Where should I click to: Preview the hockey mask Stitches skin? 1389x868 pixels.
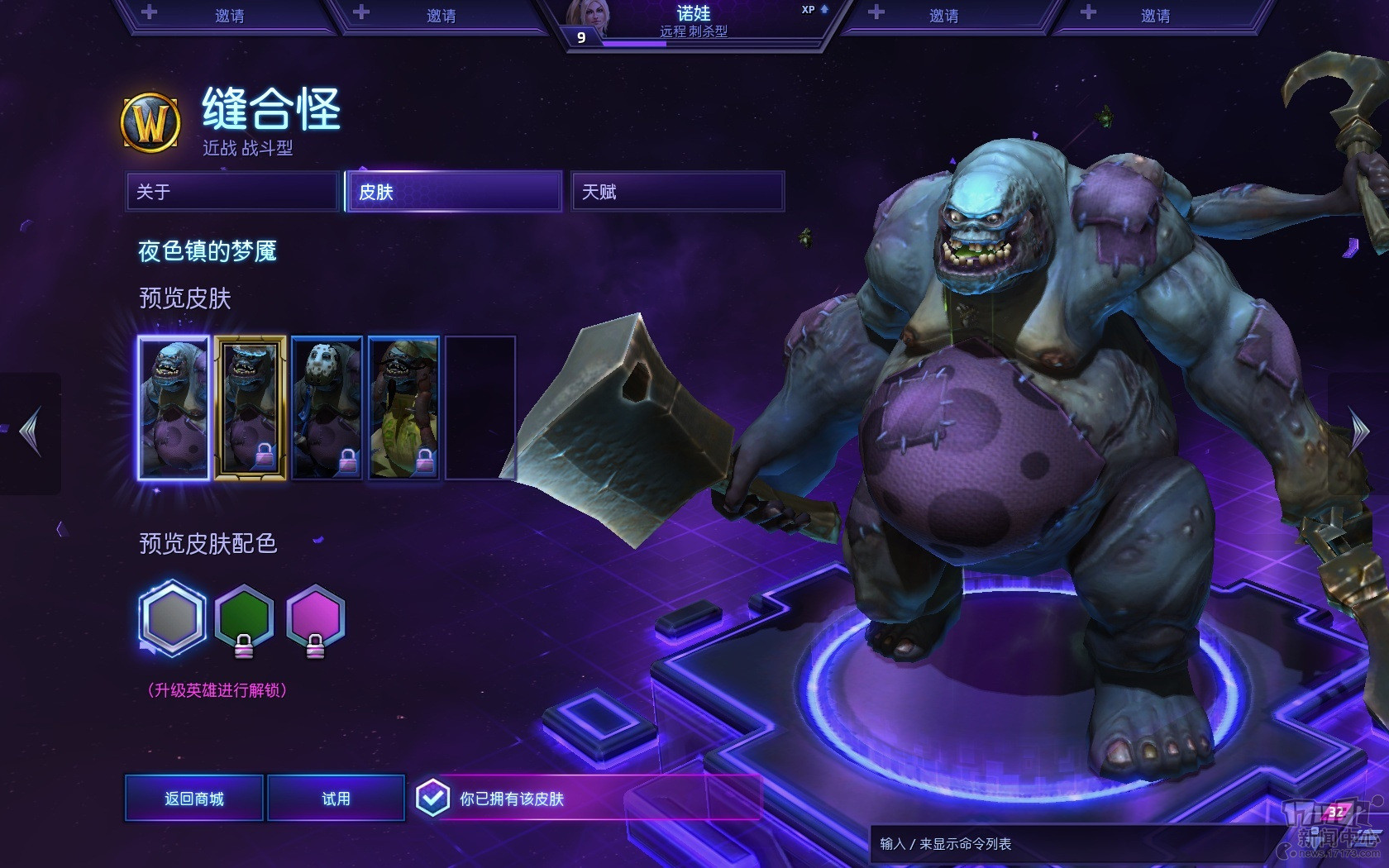click(327, 408)
